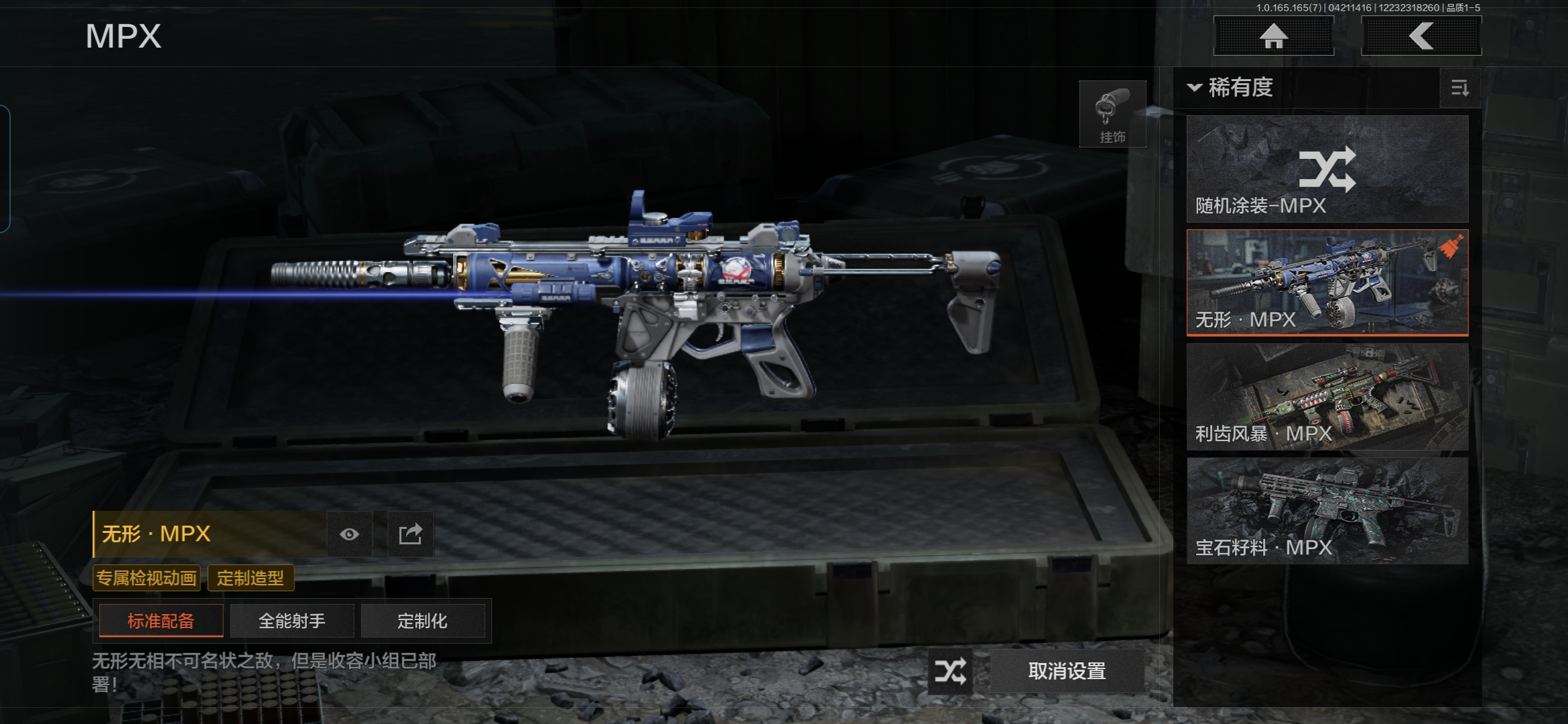Pick the 宝石籽料·MPX skin

coord(1327,511)
